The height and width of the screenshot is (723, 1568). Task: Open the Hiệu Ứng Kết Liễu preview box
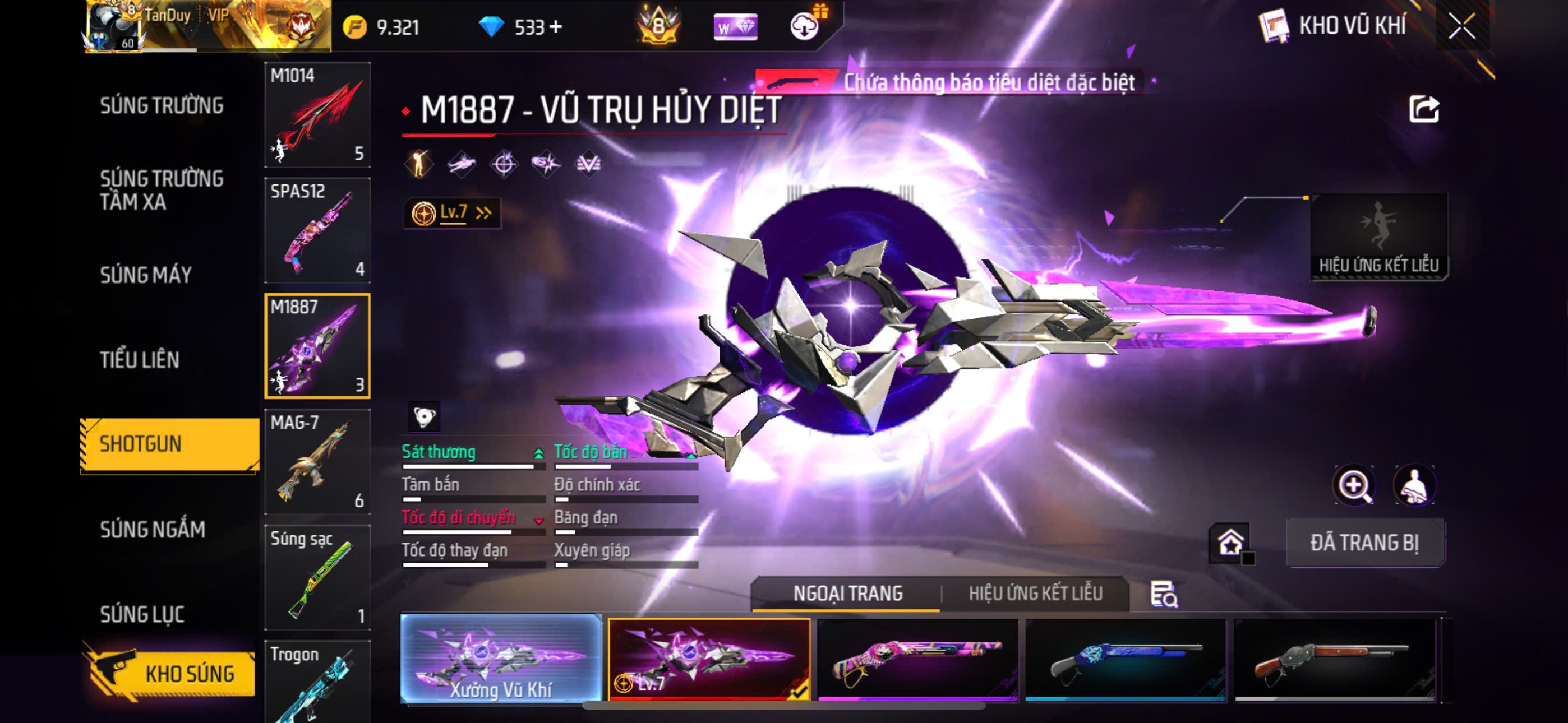1378,237
